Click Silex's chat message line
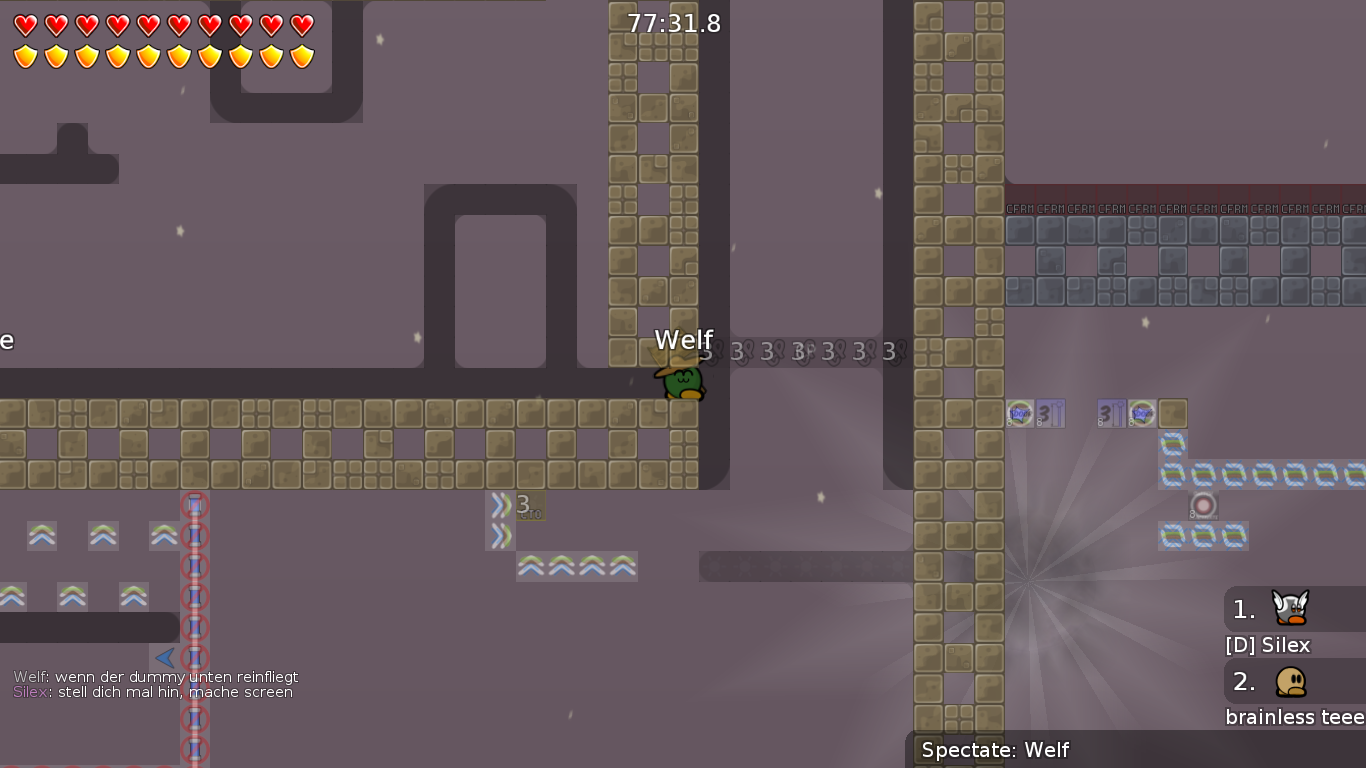 click(x=153, y=692)
